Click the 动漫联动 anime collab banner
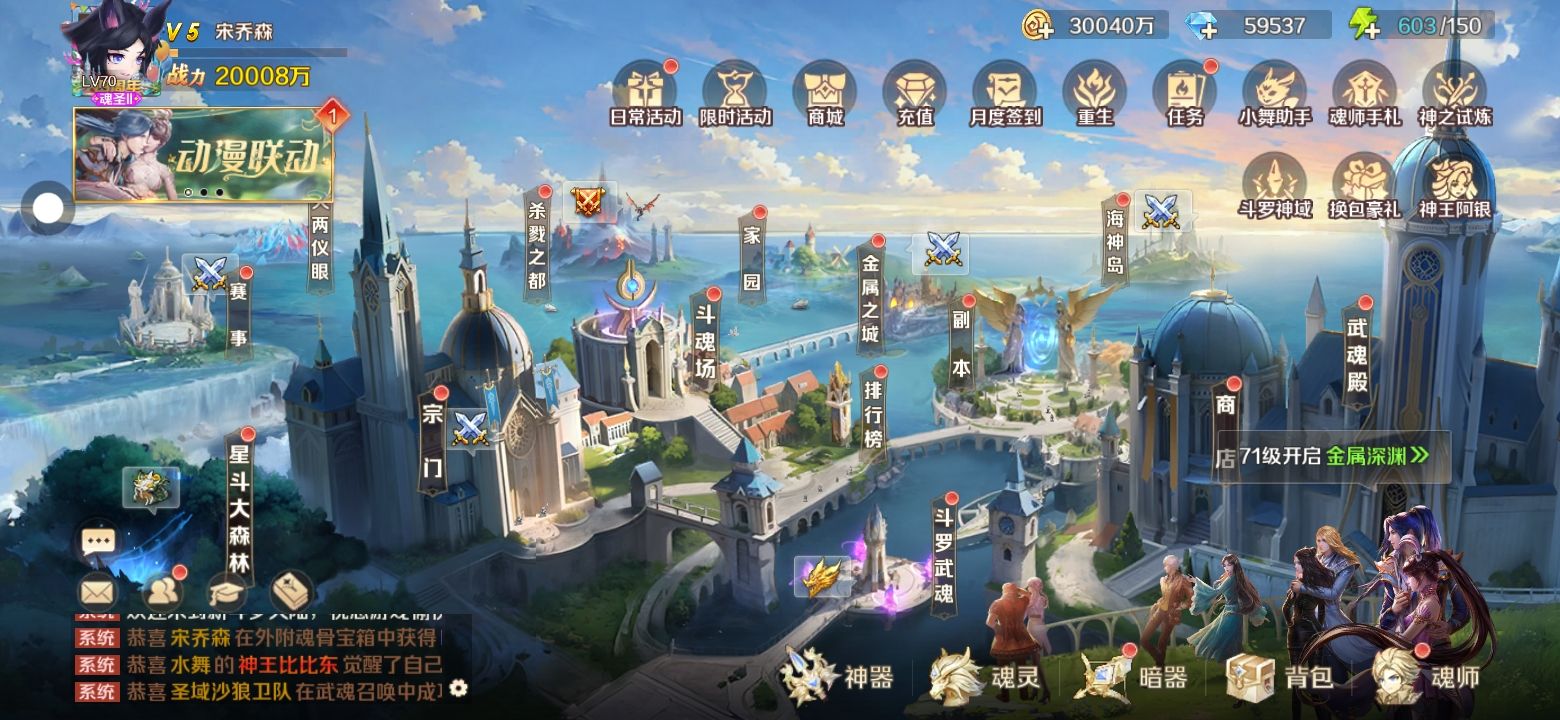1560x720 pixels. point(204,155)
